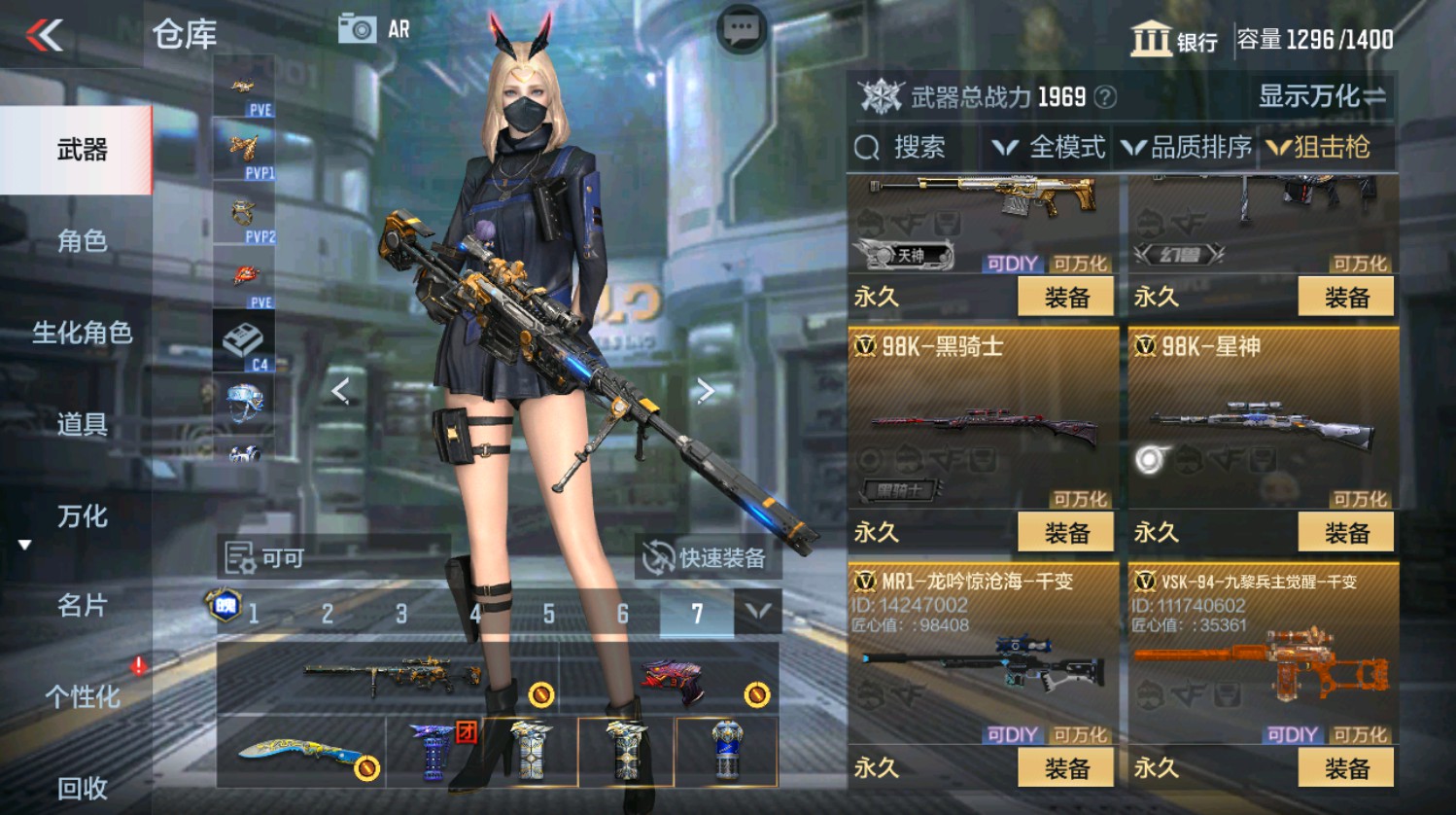Click the 搜索 search magnifier icon
Viewport: 1456px width, 815px height.
click(865, 149)
